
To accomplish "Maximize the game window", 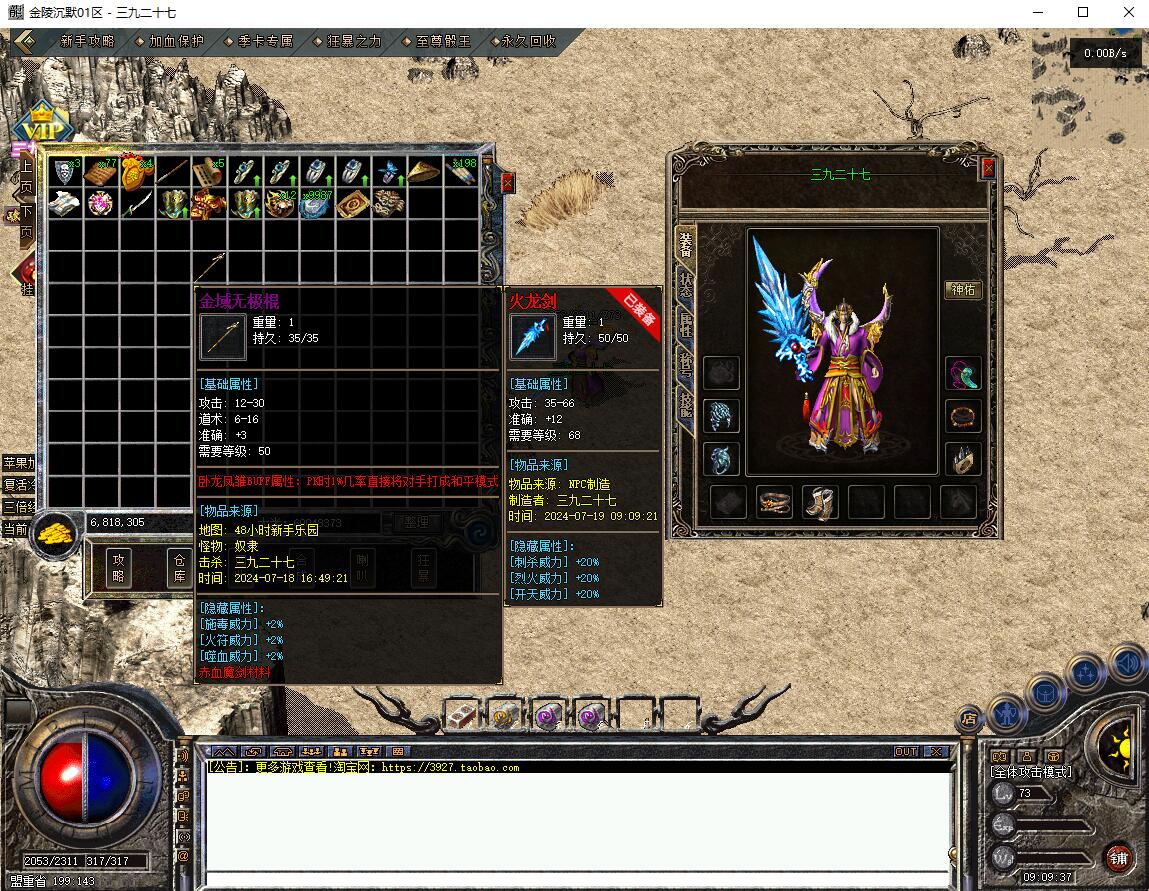I will [1083, 13].
